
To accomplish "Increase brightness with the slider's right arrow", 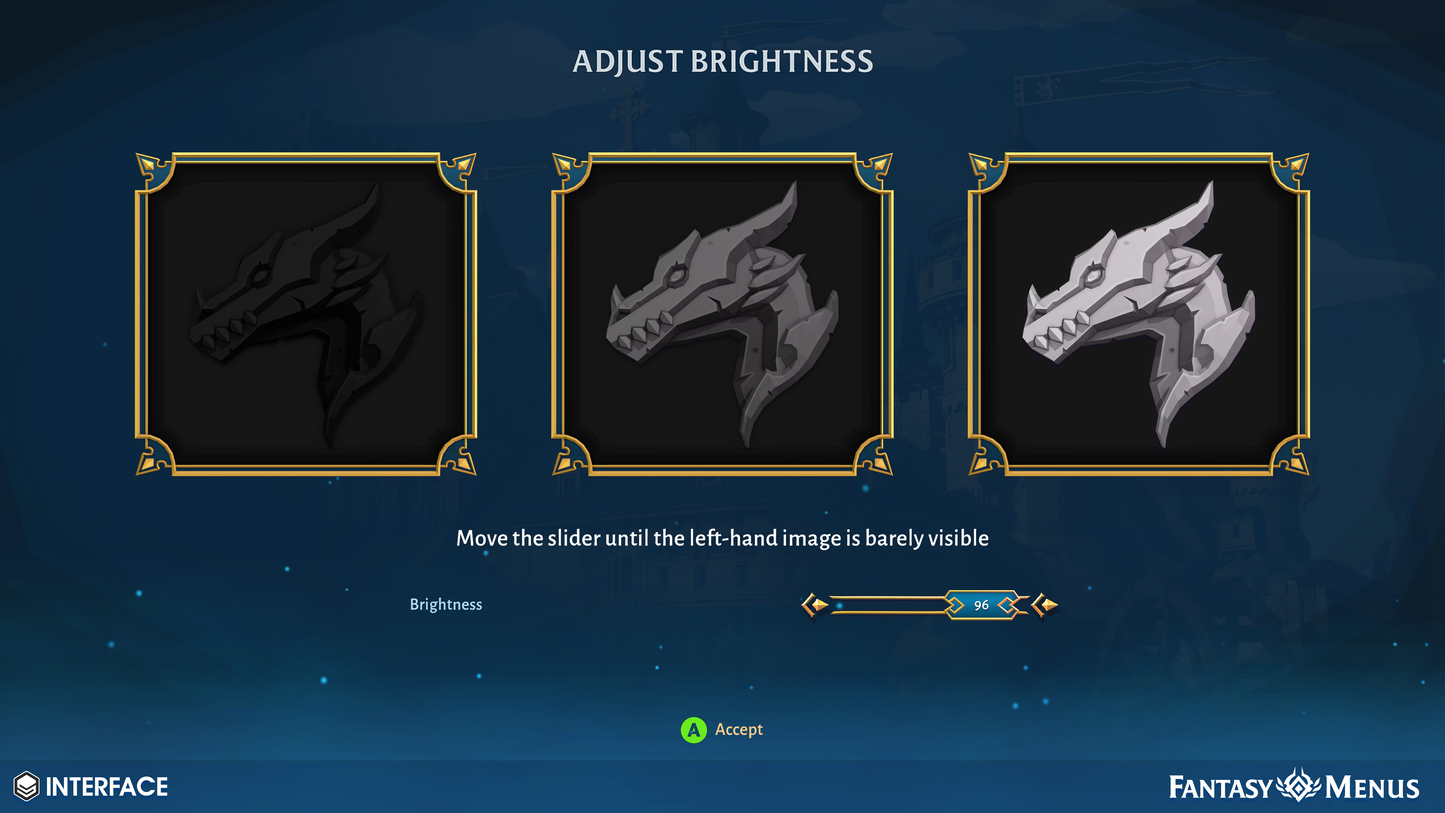I will (x=1046, y=605).
